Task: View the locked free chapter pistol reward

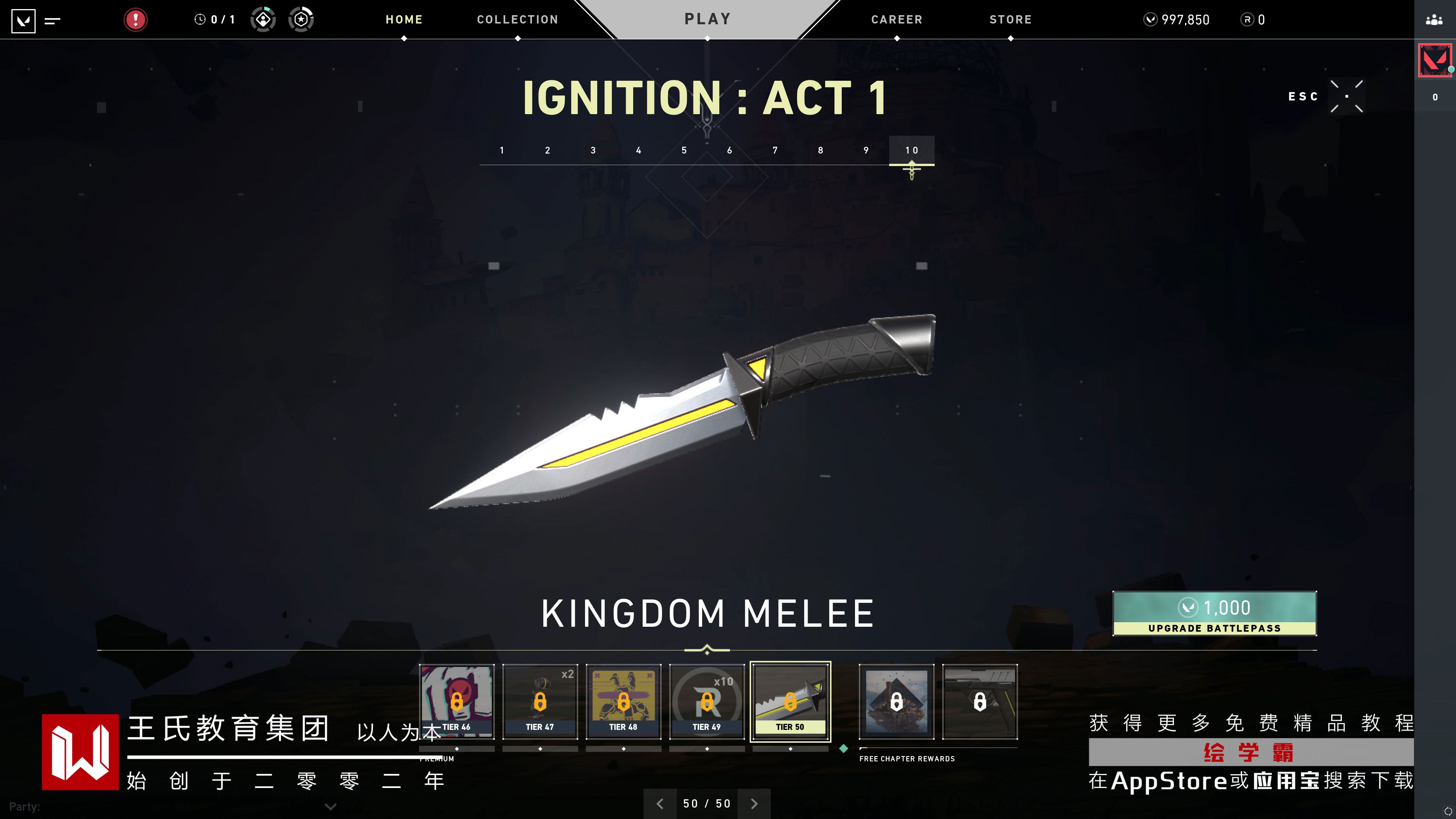Action: (979, 701)
